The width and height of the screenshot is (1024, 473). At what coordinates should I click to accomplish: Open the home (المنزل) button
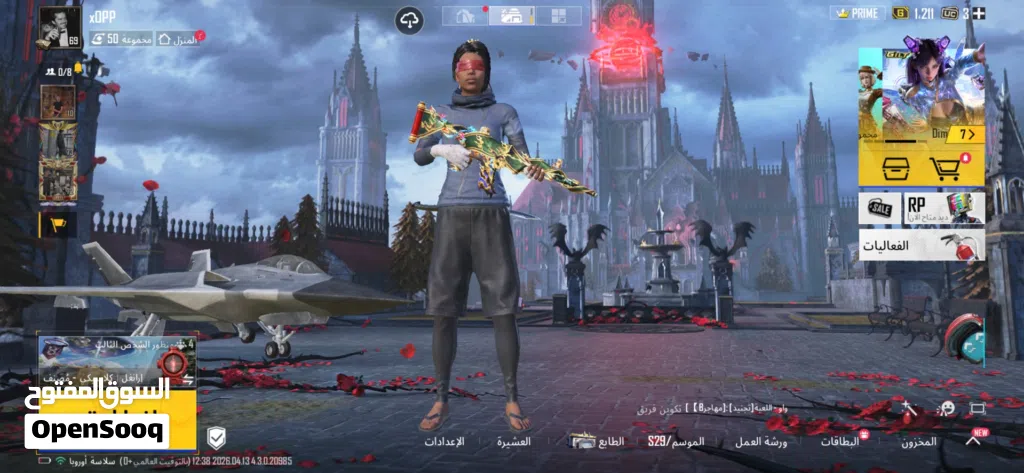(180, 38)
